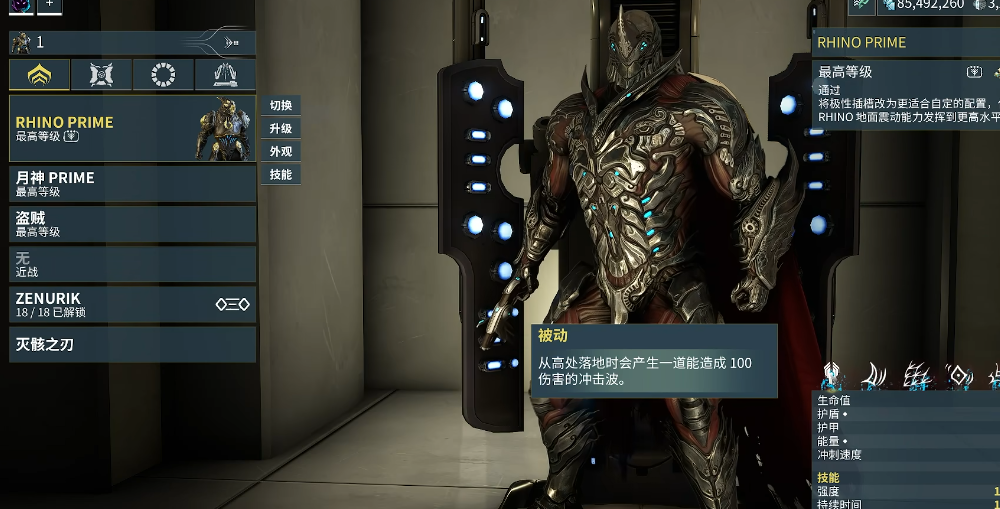Switch to the Lotus-emblem Warframe tab
This screenshot has width=1000, height=509.
(x=40, y=75)
